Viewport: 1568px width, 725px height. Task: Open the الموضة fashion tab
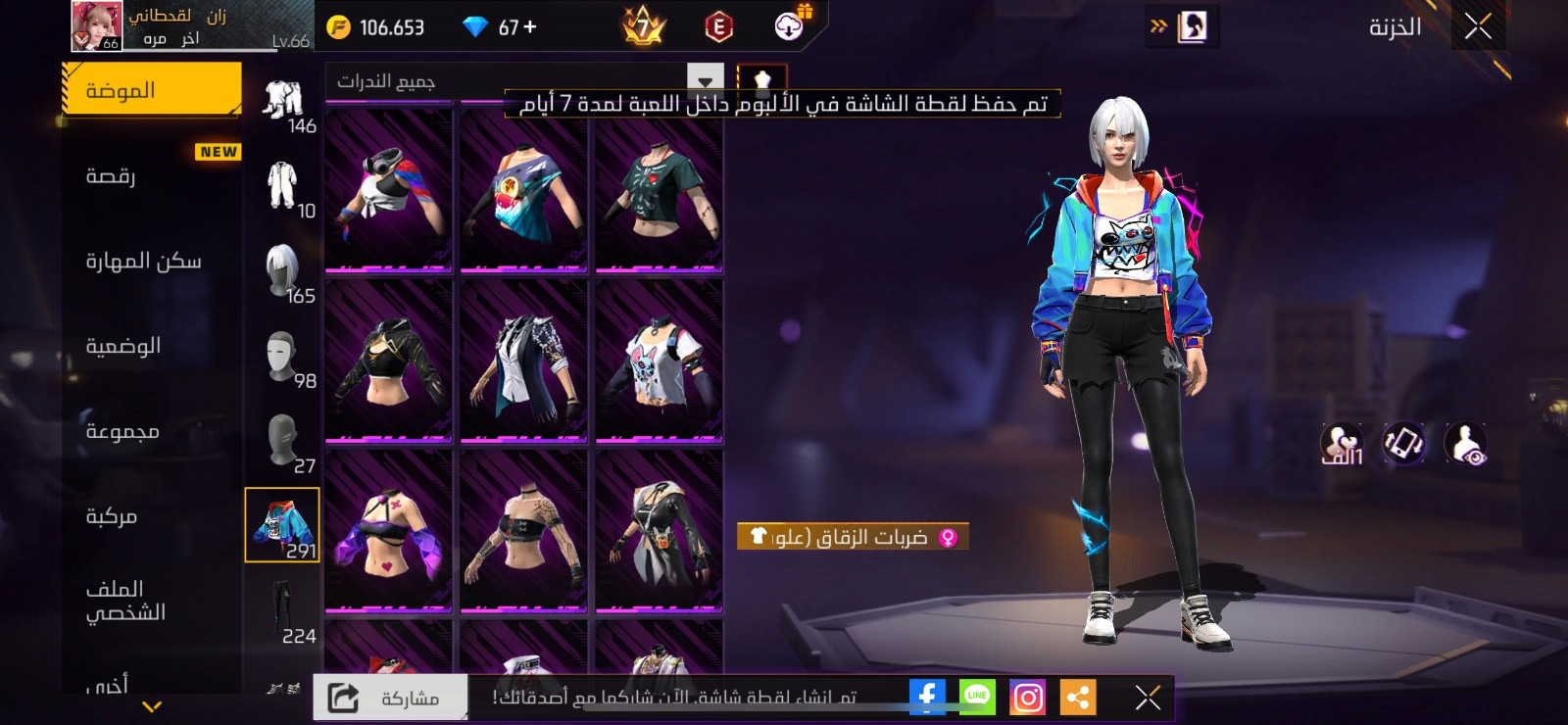[x=151, y=90]
